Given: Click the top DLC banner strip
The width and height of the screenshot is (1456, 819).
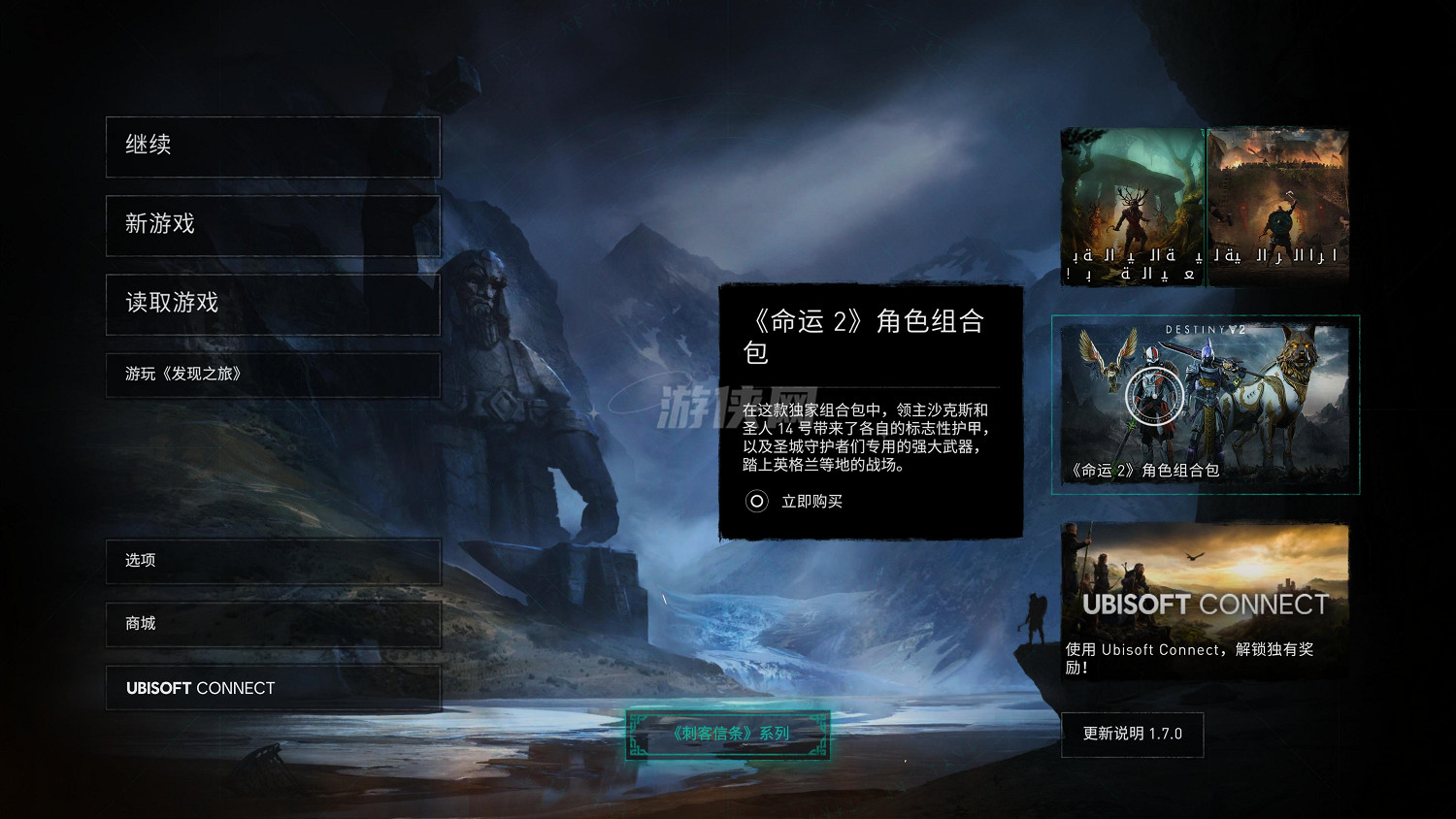Looking at the screenshot, I should click(x=1204, y=205).
